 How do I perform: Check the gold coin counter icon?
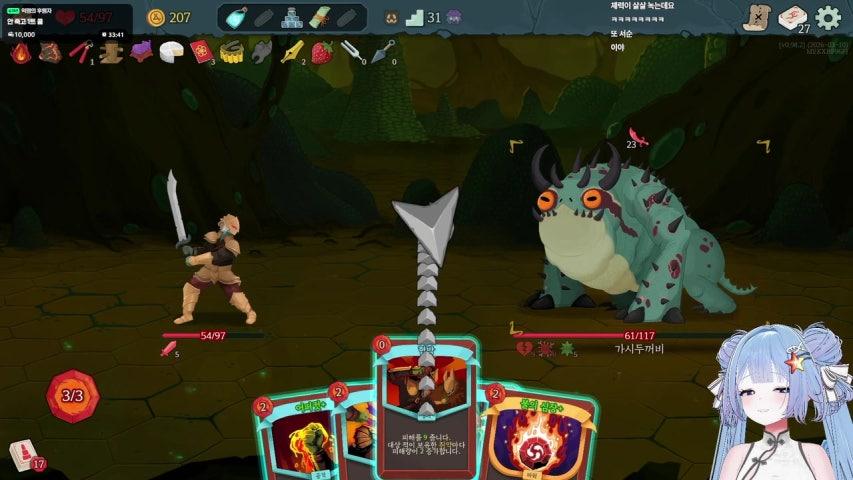point(156,17)
